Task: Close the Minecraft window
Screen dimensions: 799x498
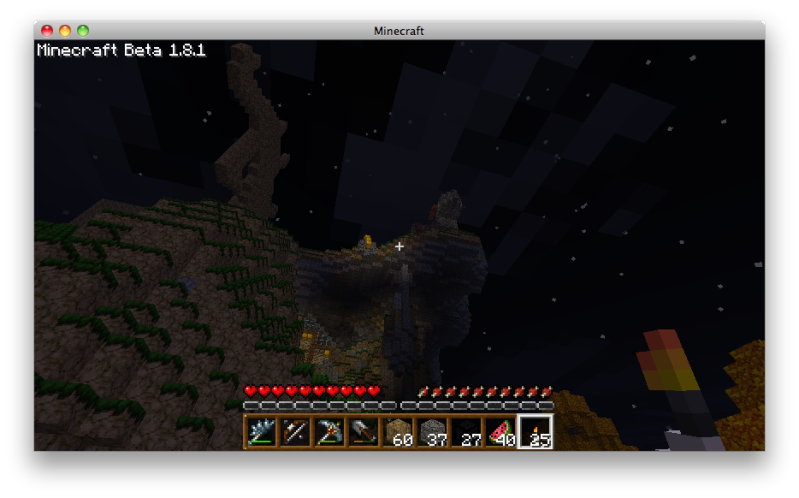Action: coord(46,31)
